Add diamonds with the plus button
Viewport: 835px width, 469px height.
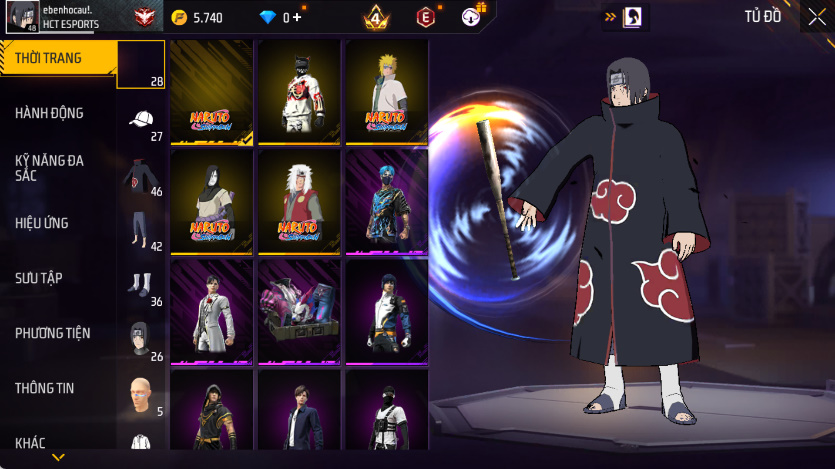[x=296, y=16]
